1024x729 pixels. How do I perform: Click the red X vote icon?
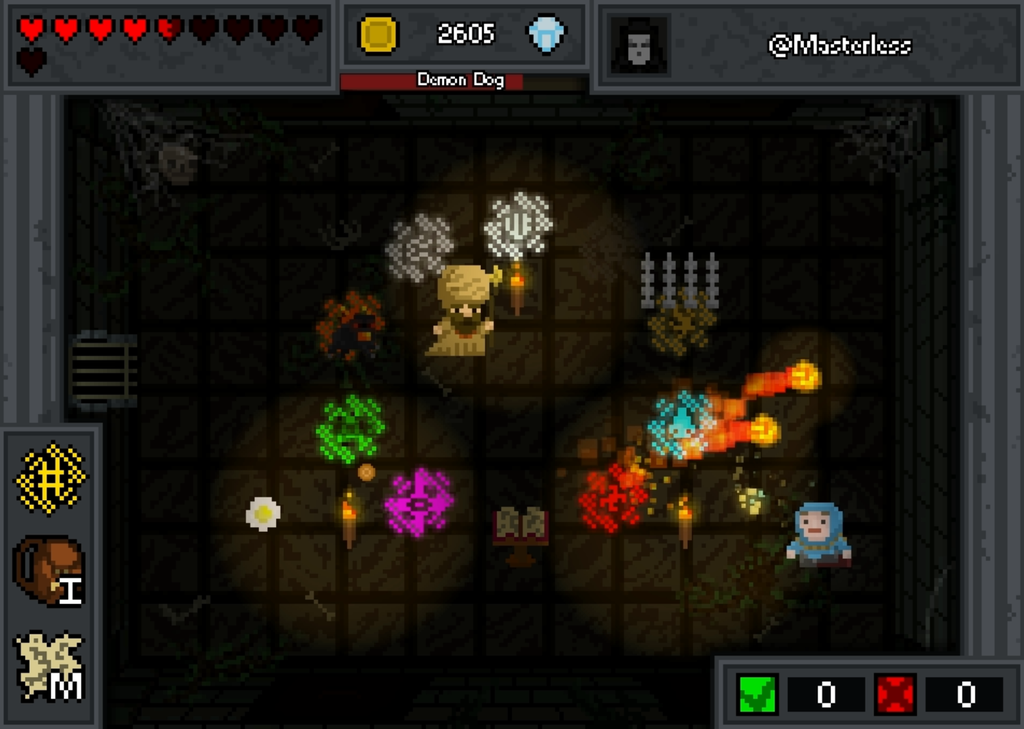pyautogui.click(x=895, y=694)
